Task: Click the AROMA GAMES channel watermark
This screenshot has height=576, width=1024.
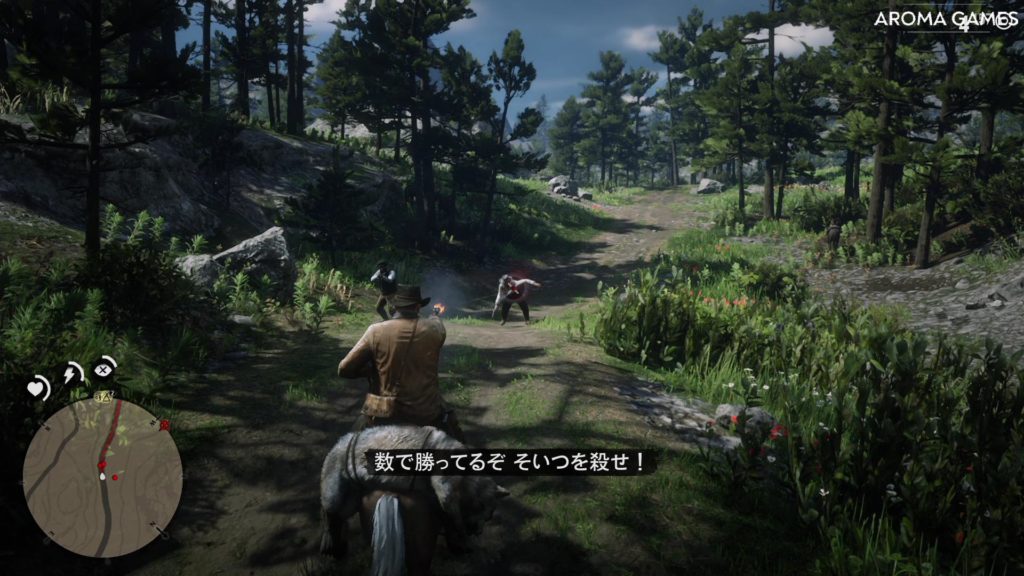Action: tap(944, 19)
